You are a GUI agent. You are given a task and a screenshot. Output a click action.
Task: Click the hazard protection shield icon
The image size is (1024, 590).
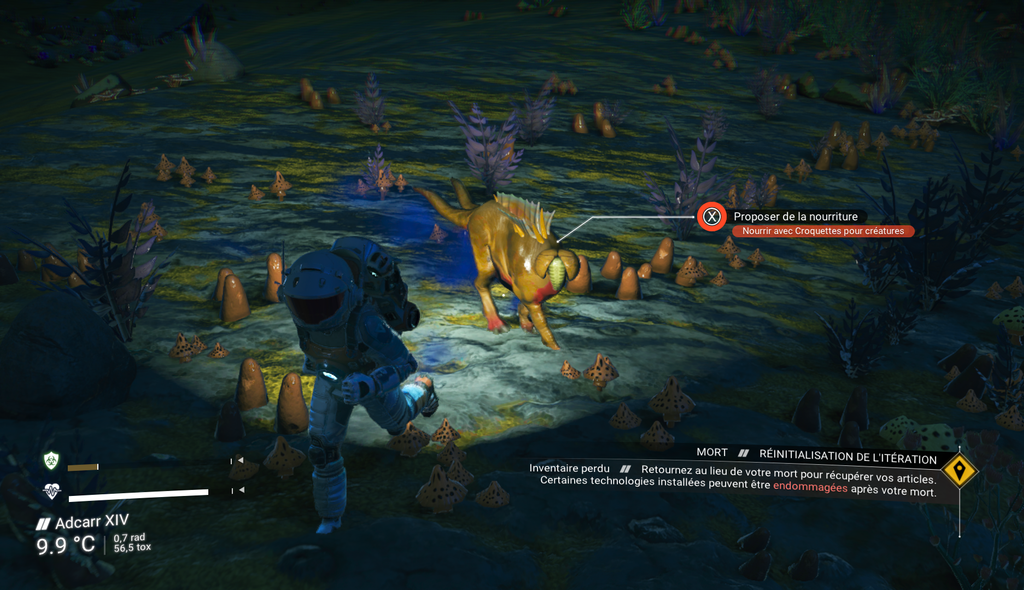tap(51, 461)
